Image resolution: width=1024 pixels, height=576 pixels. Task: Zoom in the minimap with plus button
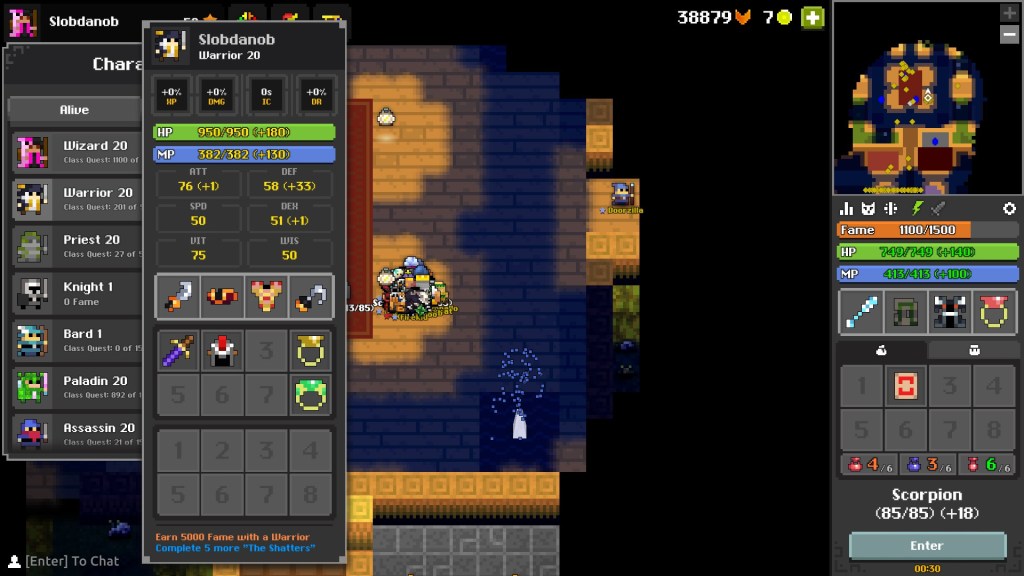[x=1009, y=13]
